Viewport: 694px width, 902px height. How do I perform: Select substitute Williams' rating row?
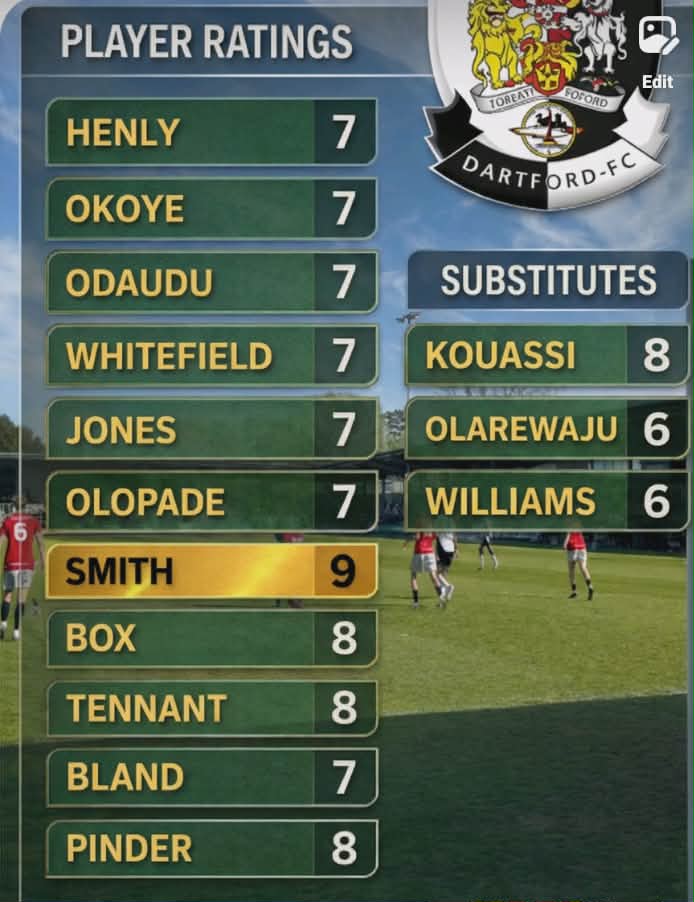547,501
